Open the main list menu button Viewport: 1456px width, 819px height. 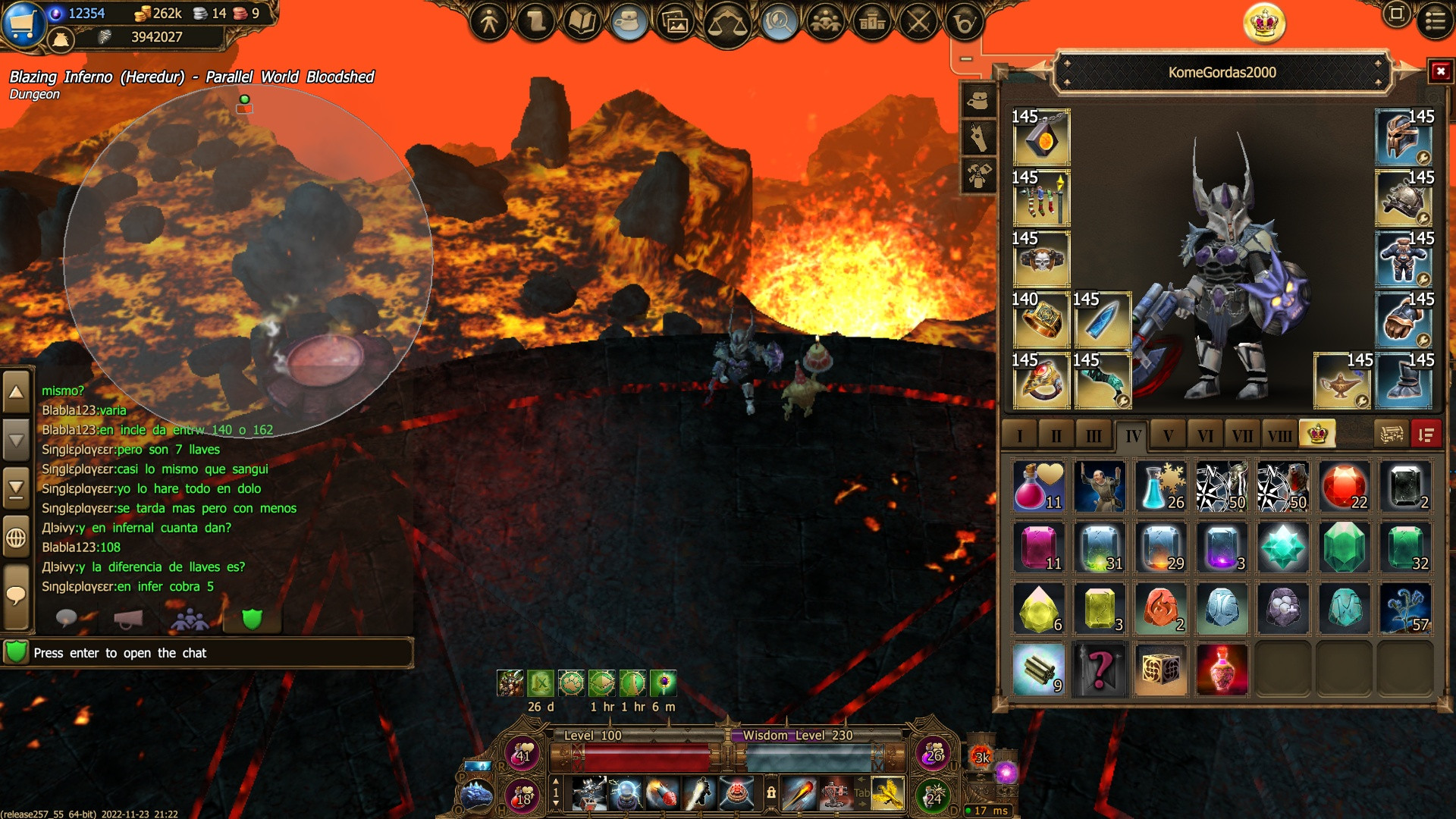pos(1435,20)
